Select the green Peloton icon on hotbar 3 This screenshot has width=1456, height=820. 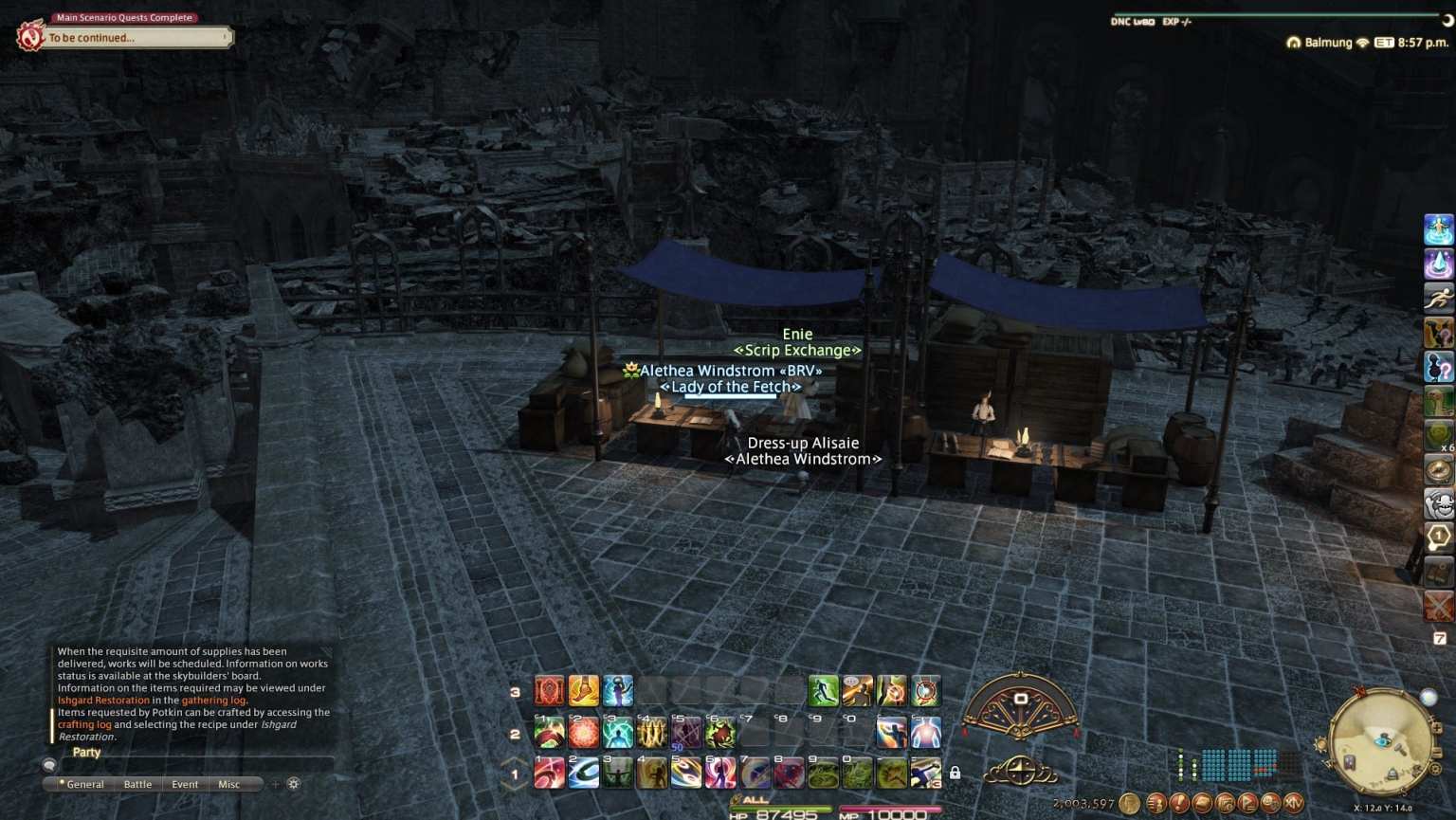[x=823, y=689]
